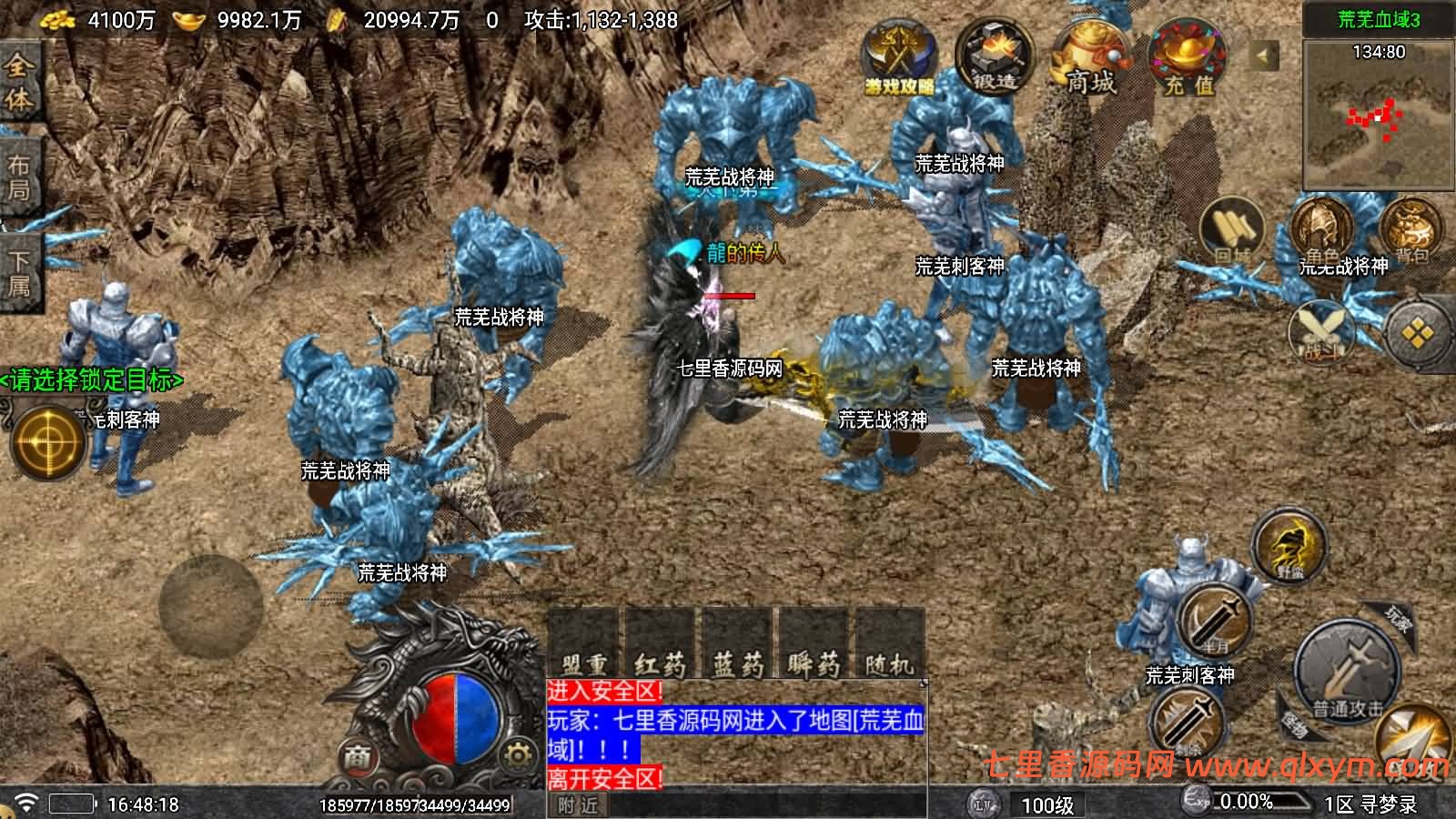Open the 背包 backpack
This screenshot has height=819, width=1456.
pyautogui.click(x=1411, y=229)
